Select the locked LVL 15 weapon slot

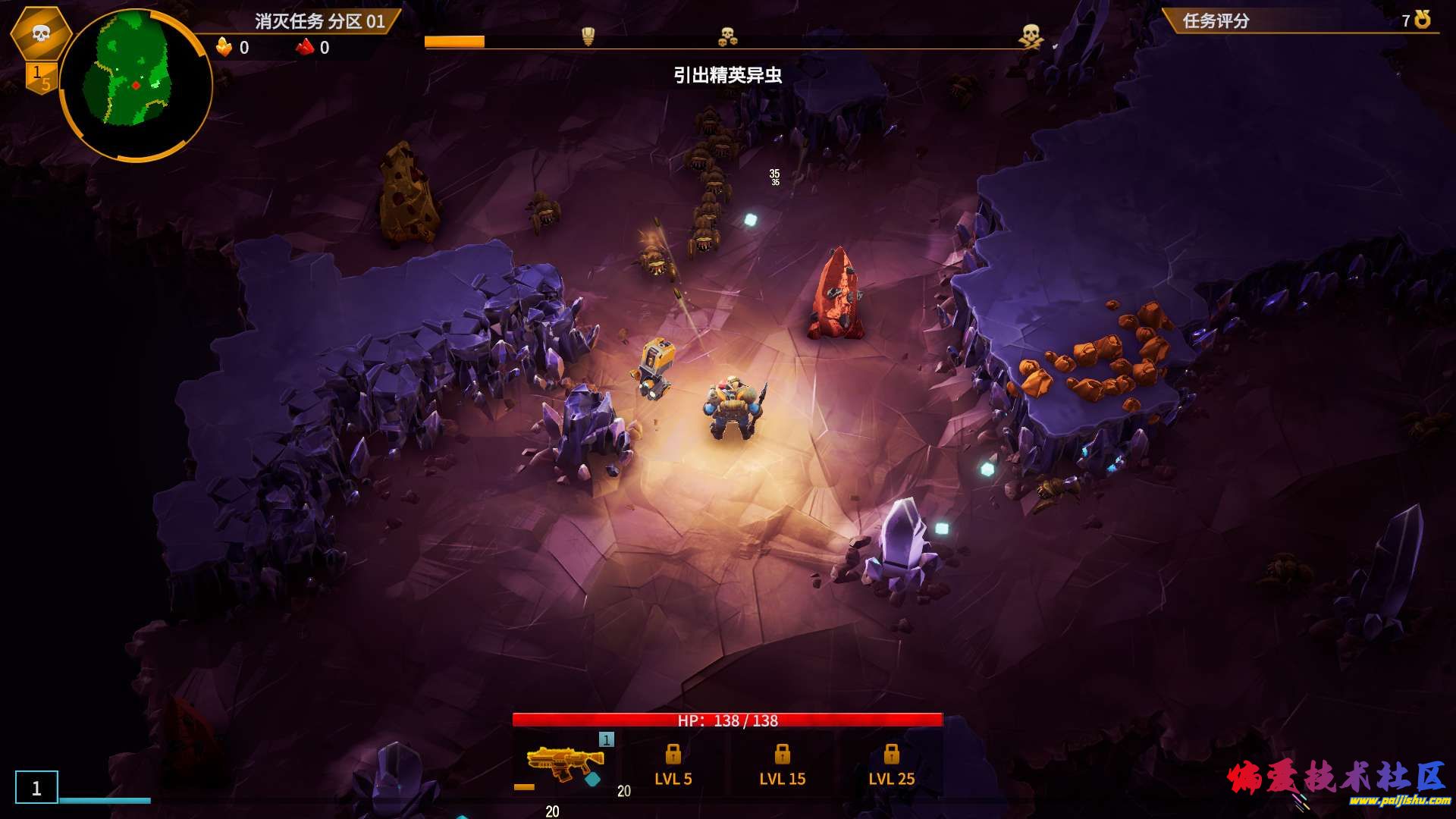click(x=782, y=764)
